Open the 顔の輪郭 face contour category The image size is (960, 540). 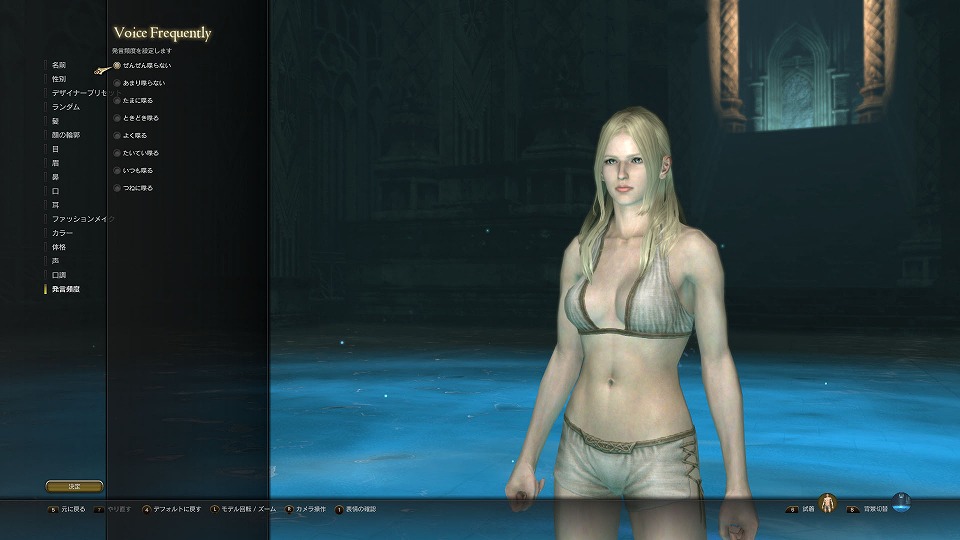click(x=66, y=134)
